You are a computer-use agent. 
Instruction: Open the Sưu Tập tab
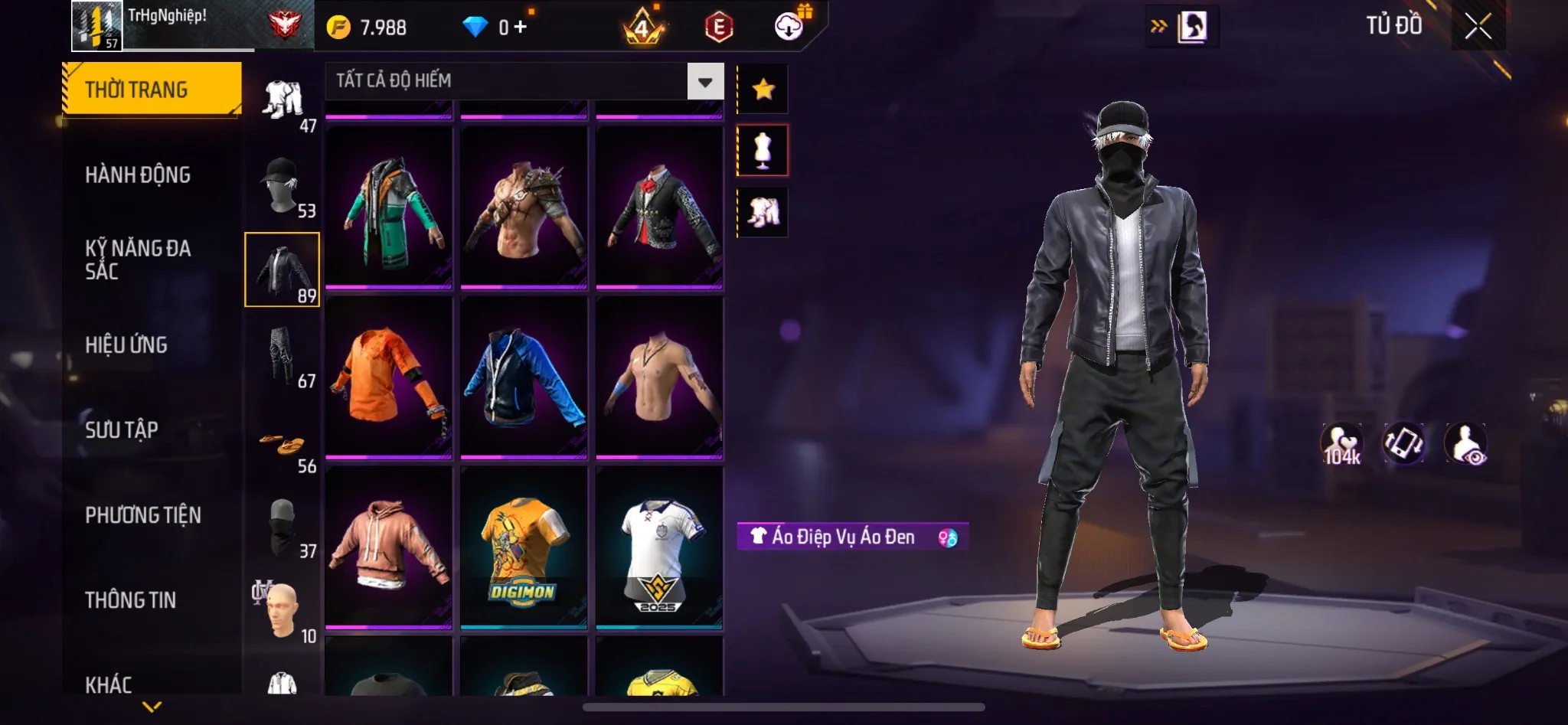pos(121,430)
